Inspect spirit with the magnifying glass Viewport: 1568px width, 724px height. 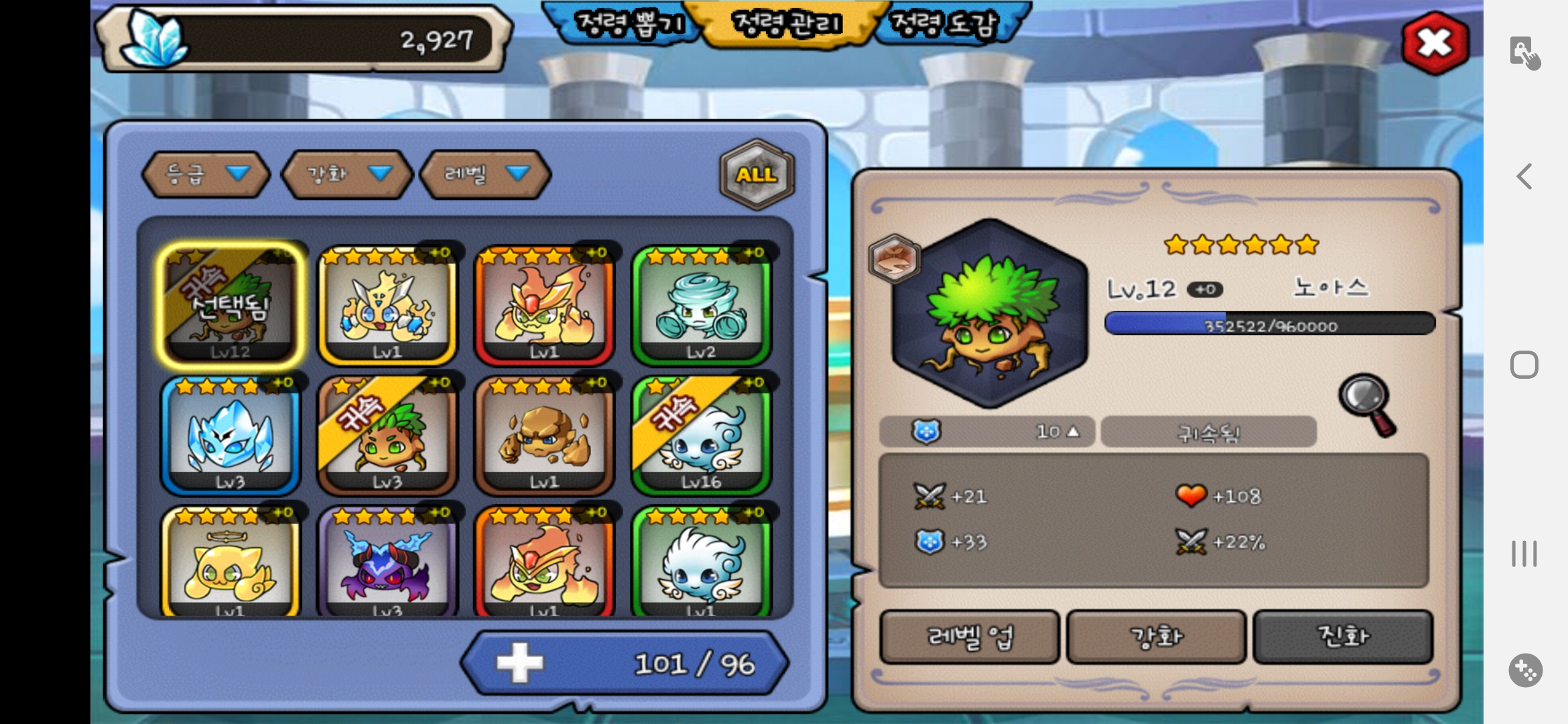(1368, 404)
